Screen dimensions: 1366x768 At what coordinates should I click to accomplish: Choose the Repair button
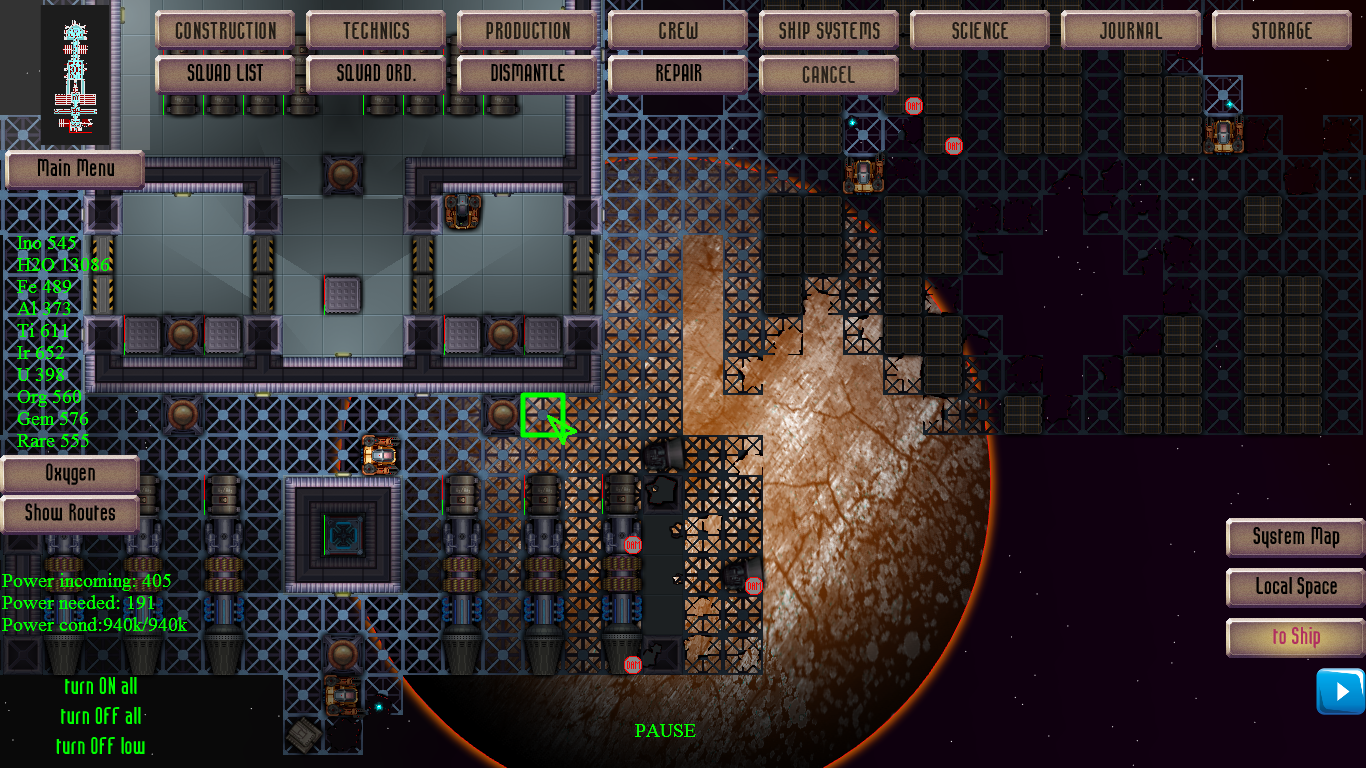(x=678, y=74)
